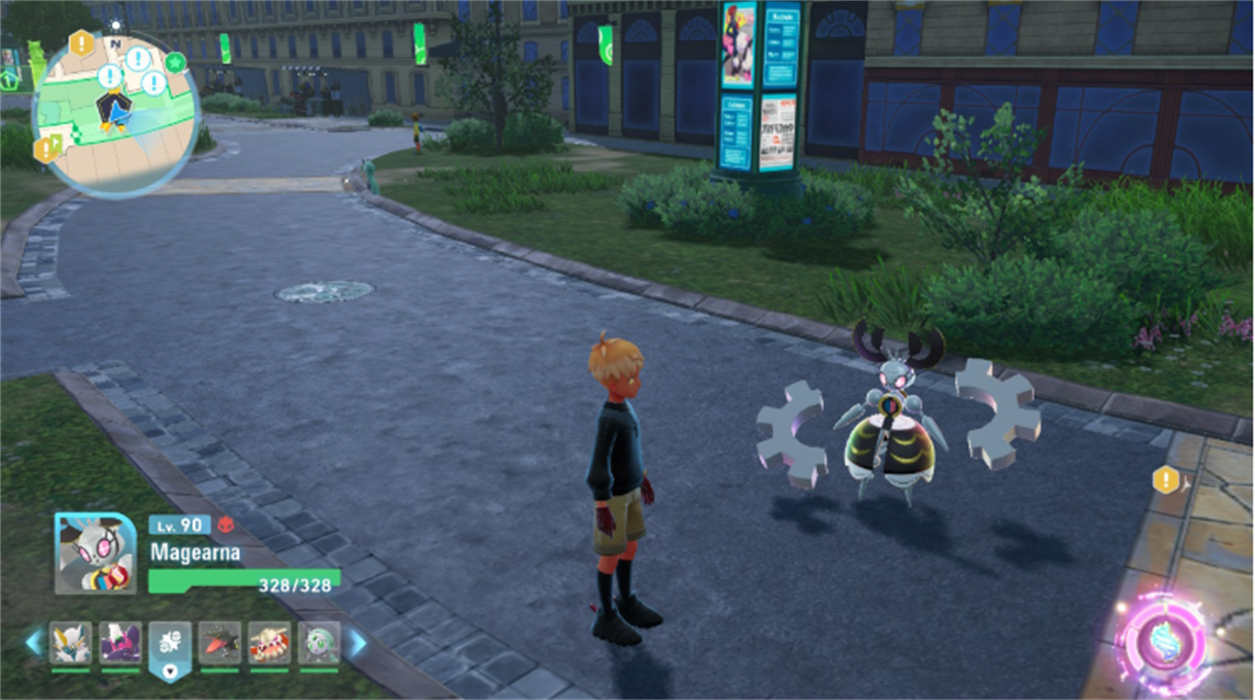Cycle party right with the arrow
This screenshot has width=1255, height=700.
[x=357, y=642]
